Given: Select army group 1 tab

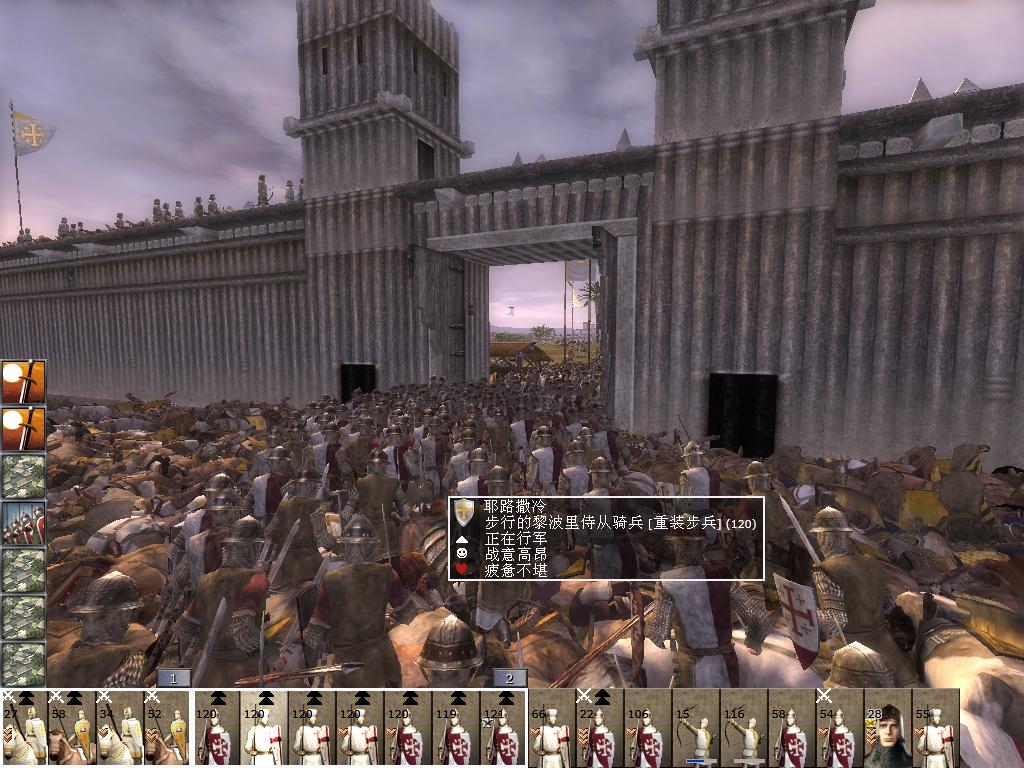Looking at the screenshot, I should point(173,678).
